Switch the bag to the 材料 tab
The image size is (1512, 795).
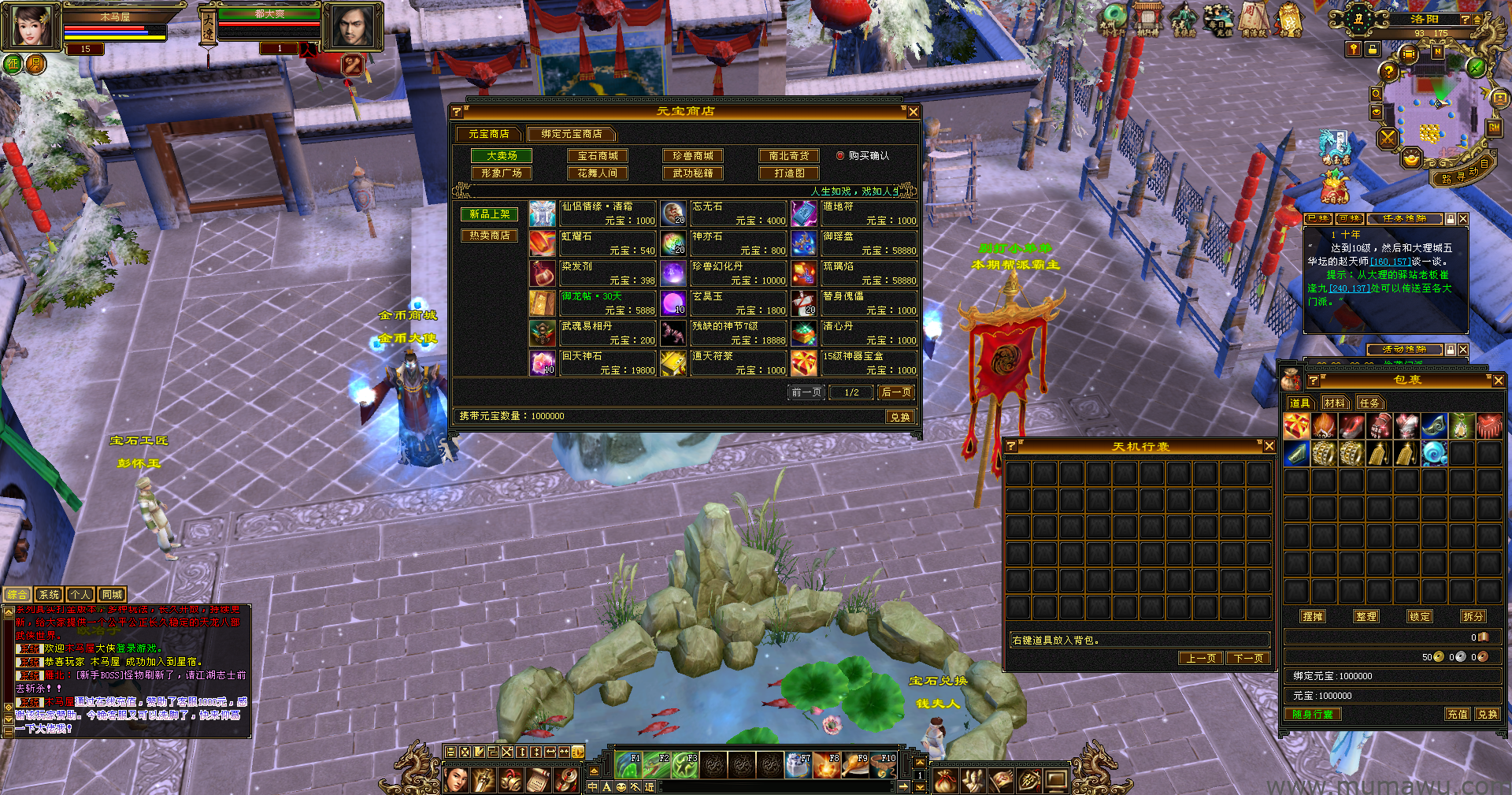coord(1334,403)
